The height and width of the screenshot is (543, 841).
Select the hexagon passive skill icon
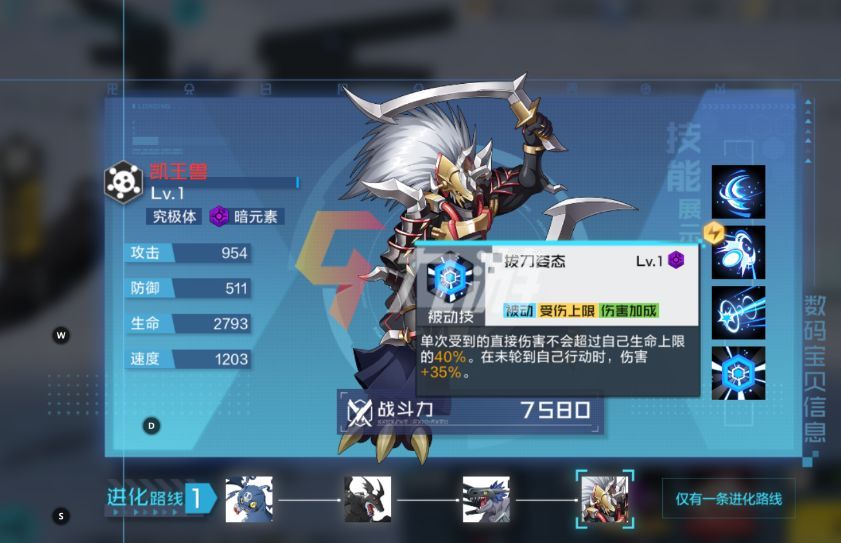pos(738,372)
